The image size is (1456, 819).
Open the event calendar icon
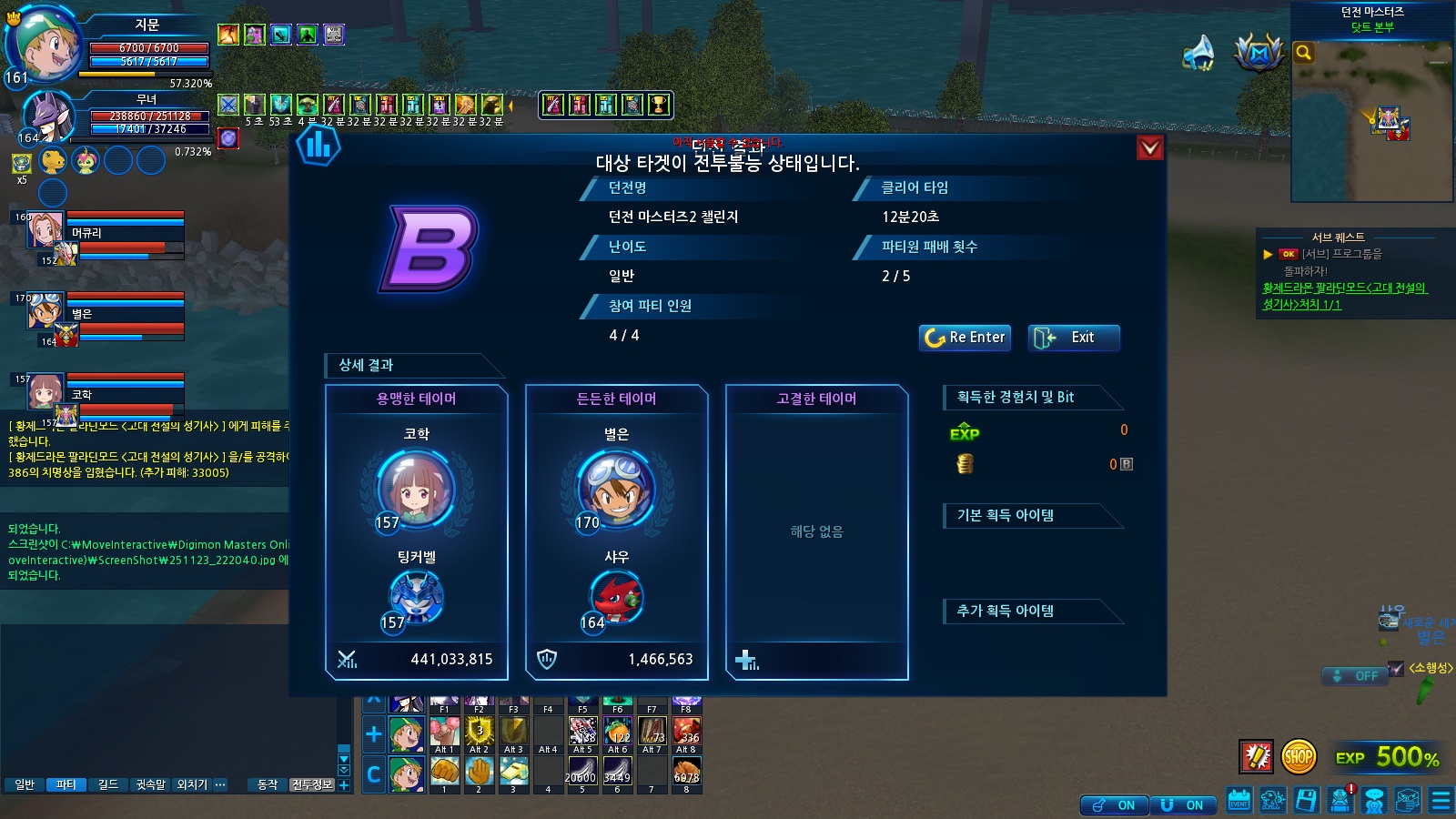pos(1239,800)
